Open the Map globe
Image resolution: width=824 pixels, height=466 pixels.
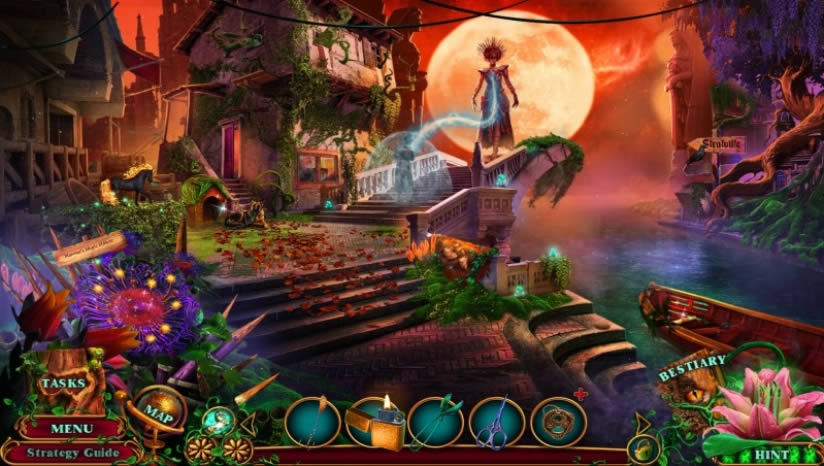point(157,411)
